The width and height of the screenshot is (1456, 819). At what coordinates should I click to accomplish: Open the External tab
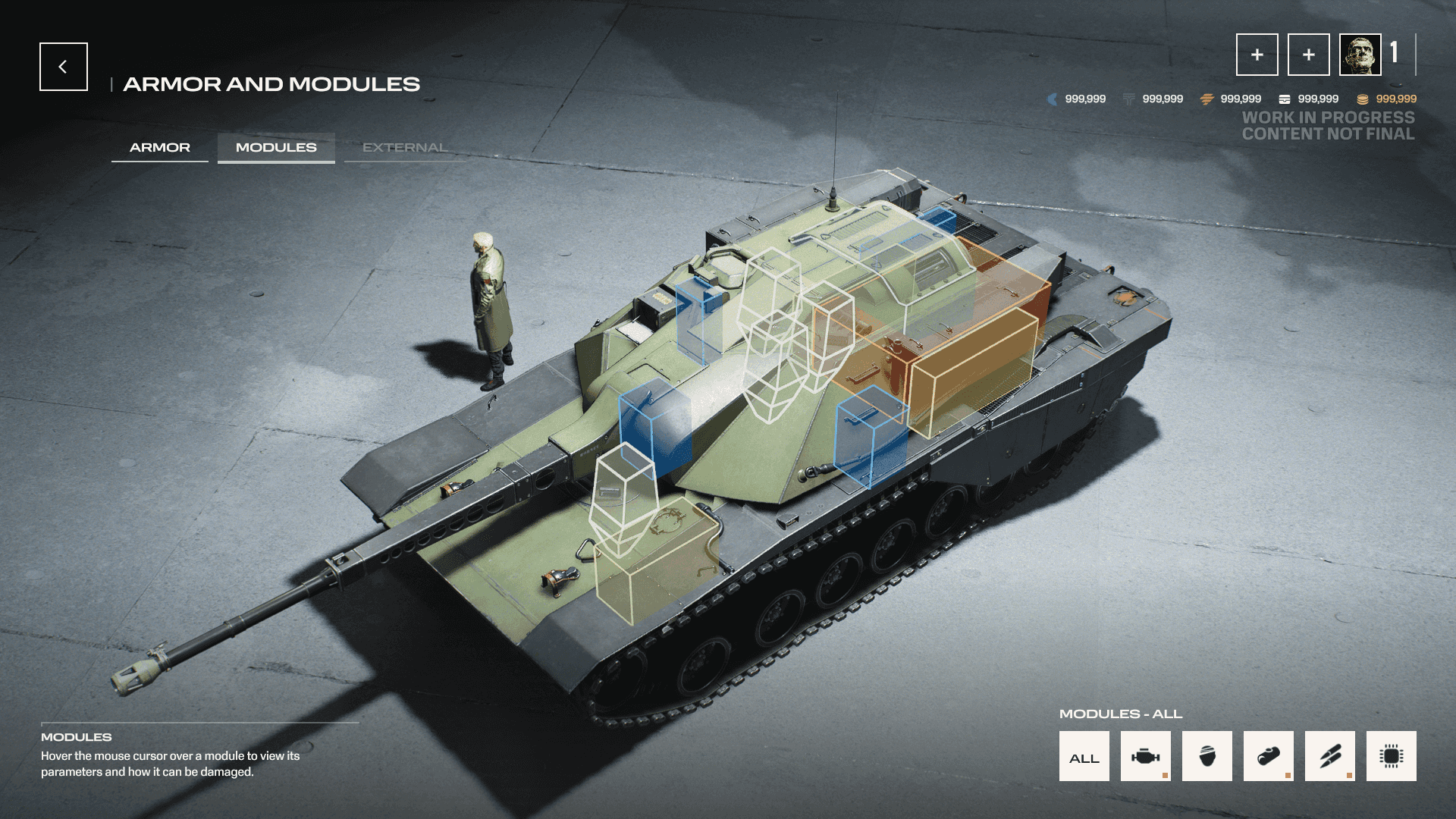404,147
